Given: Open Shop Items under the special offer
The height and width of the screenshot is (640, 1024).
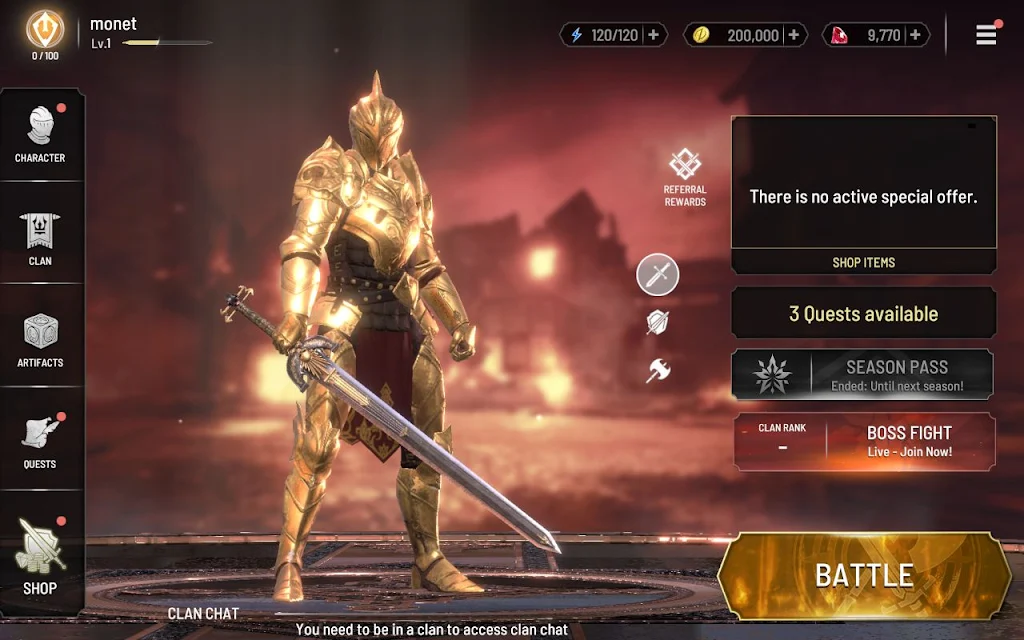Looking at the screenshot, I should 863,262.
